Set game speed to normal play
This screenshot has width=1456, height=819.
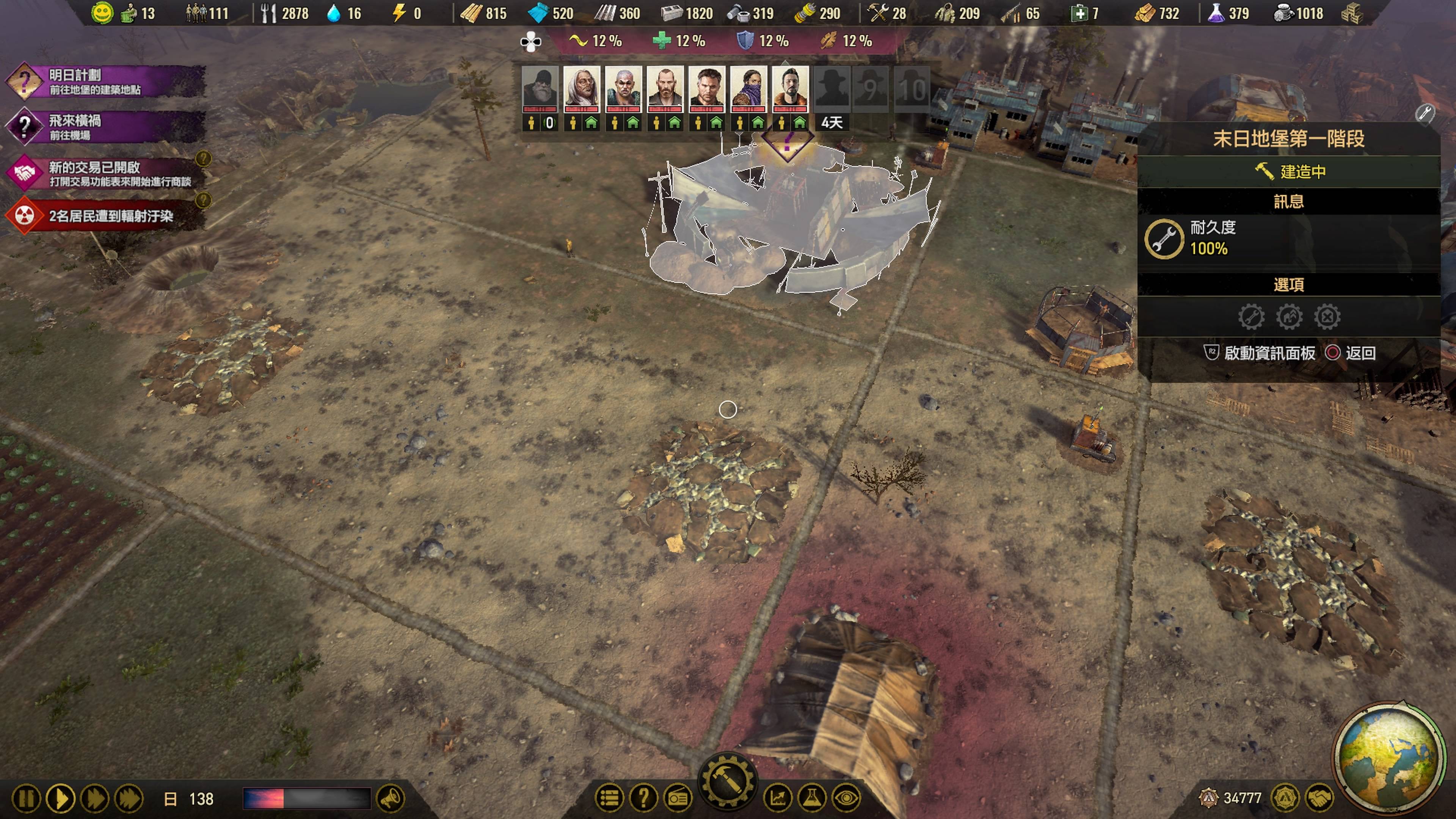pos(60,799)
